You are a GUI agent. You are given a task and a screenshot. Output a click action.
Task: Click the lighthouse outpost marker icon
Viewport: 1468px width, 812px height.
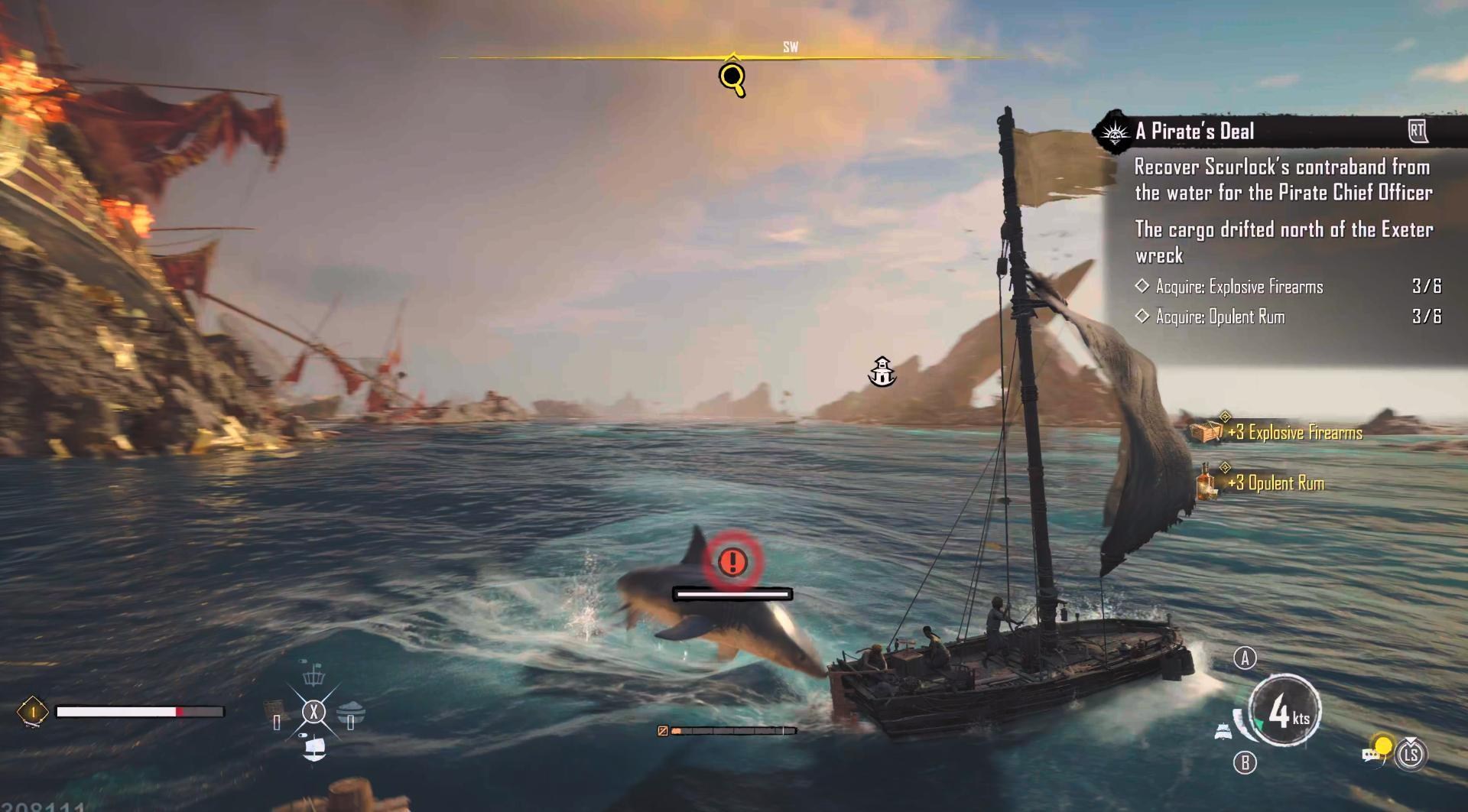882,372
